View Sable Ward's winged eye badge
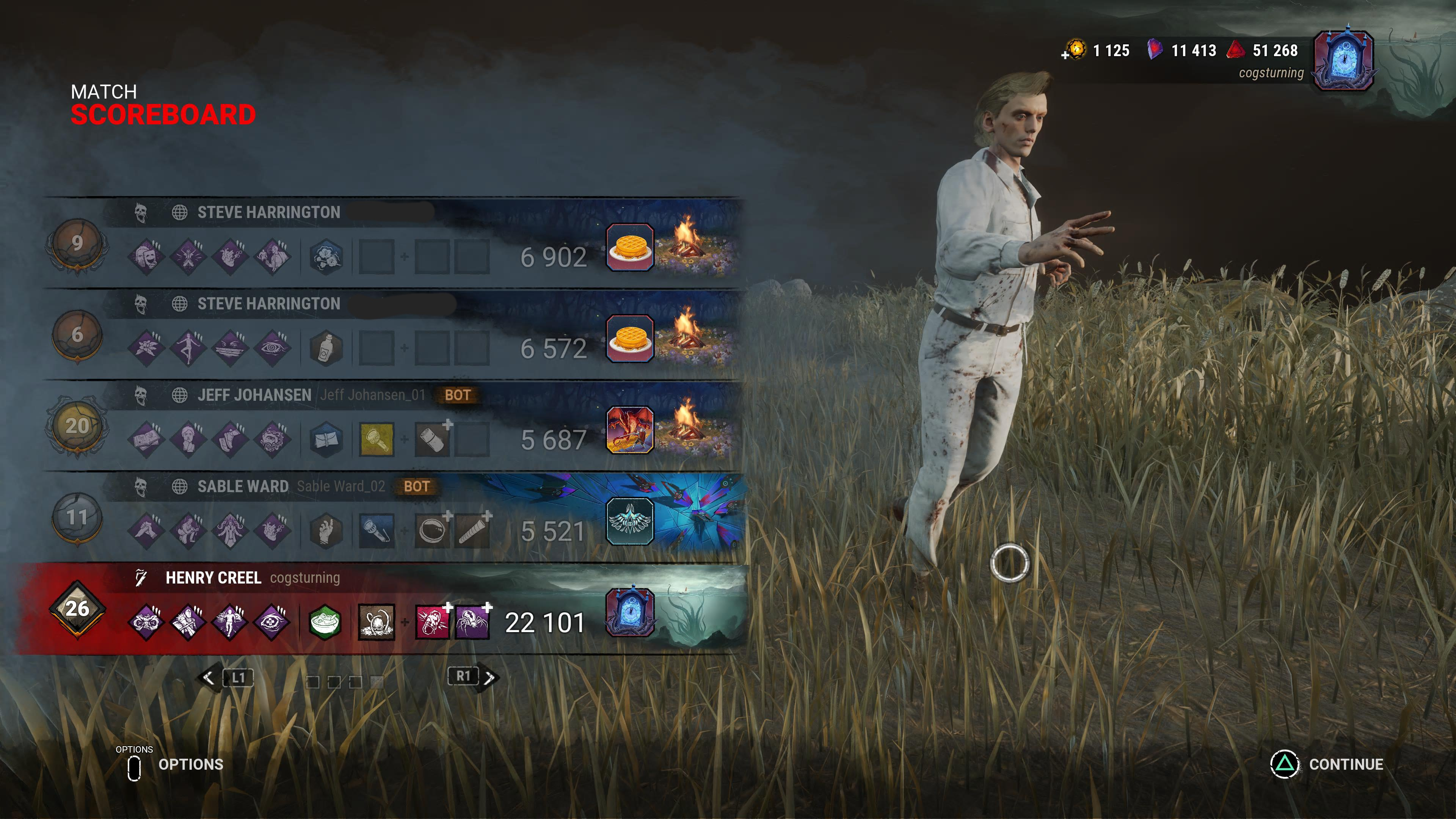 point(630,521)
